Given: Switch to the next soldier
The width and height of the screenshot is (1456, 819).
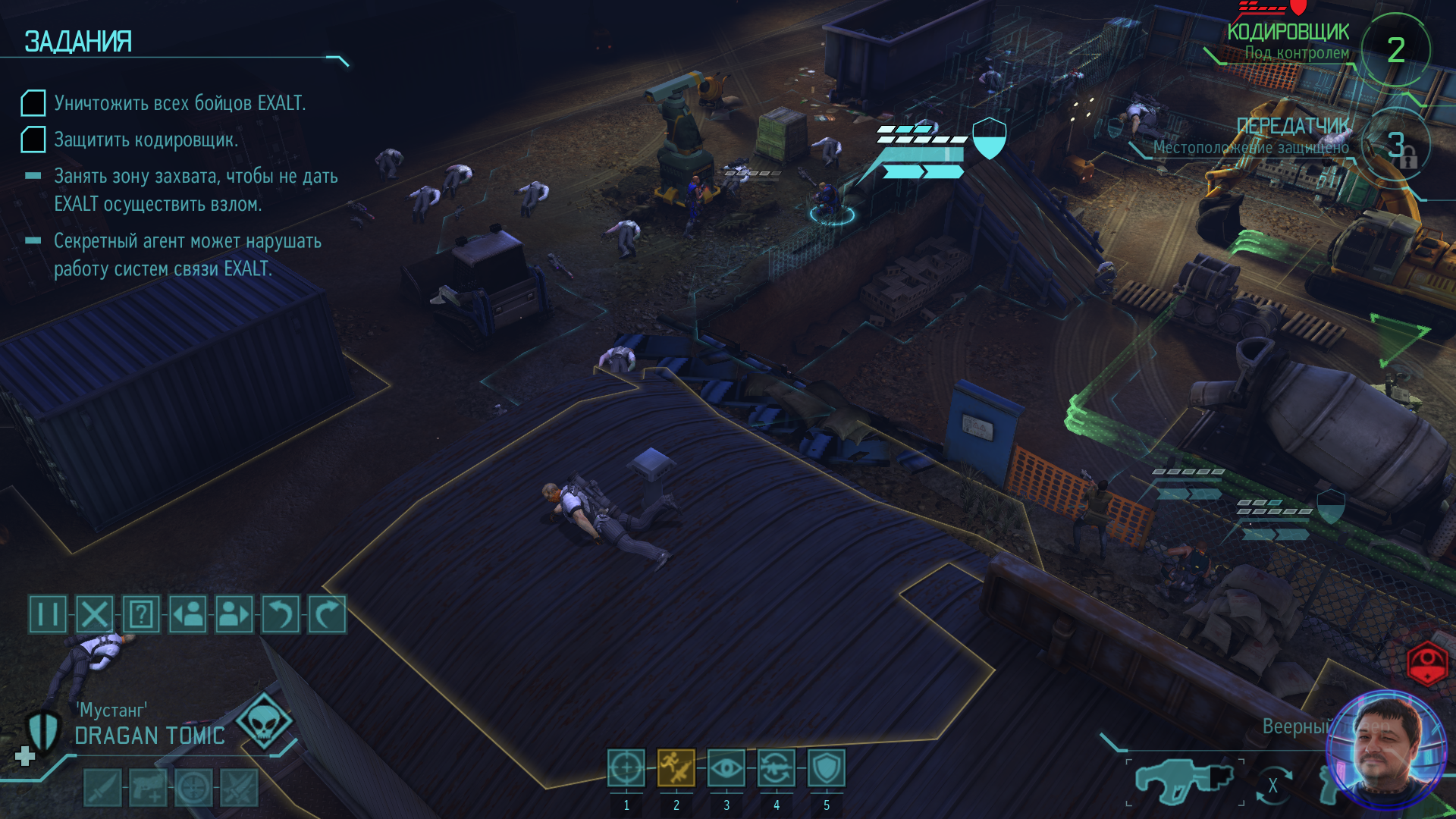Looking at the screenshot, I should pyautogui.click(x=234, y=614).
